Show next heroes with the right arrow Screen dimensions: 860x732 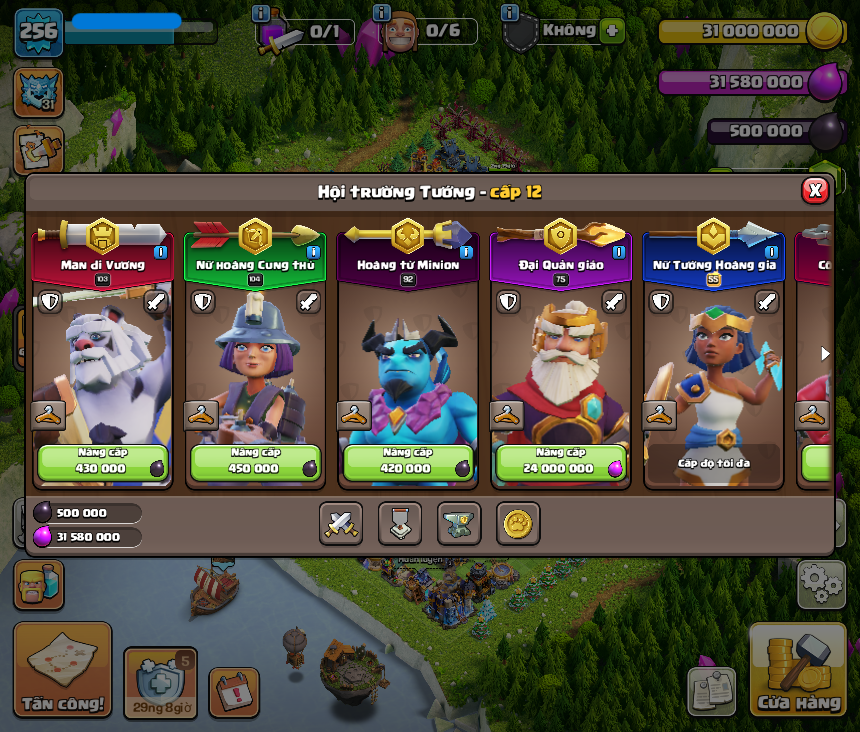coord(825,353)
